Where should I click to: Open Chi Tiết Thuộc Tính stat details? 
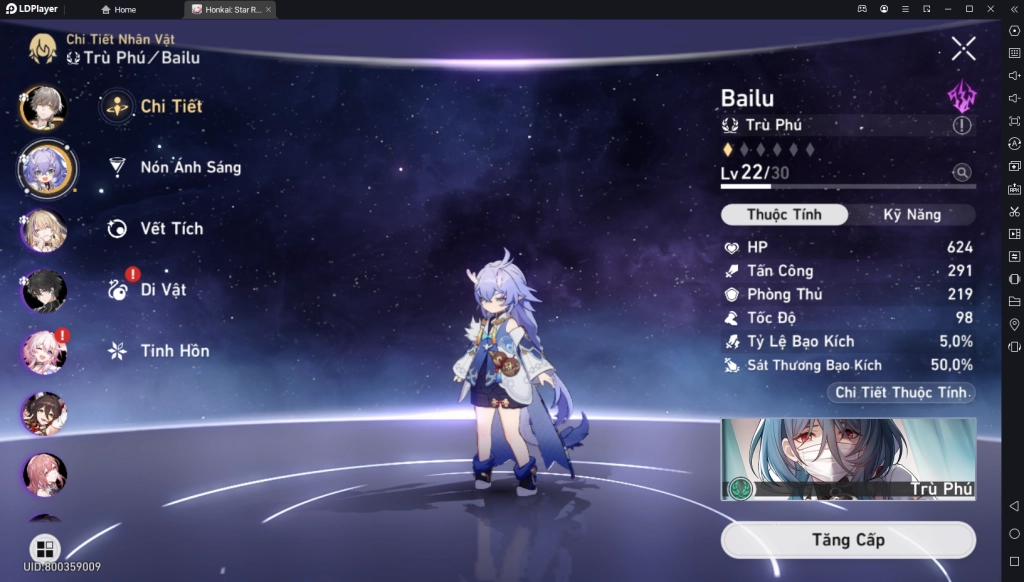[x=903, y=393]
